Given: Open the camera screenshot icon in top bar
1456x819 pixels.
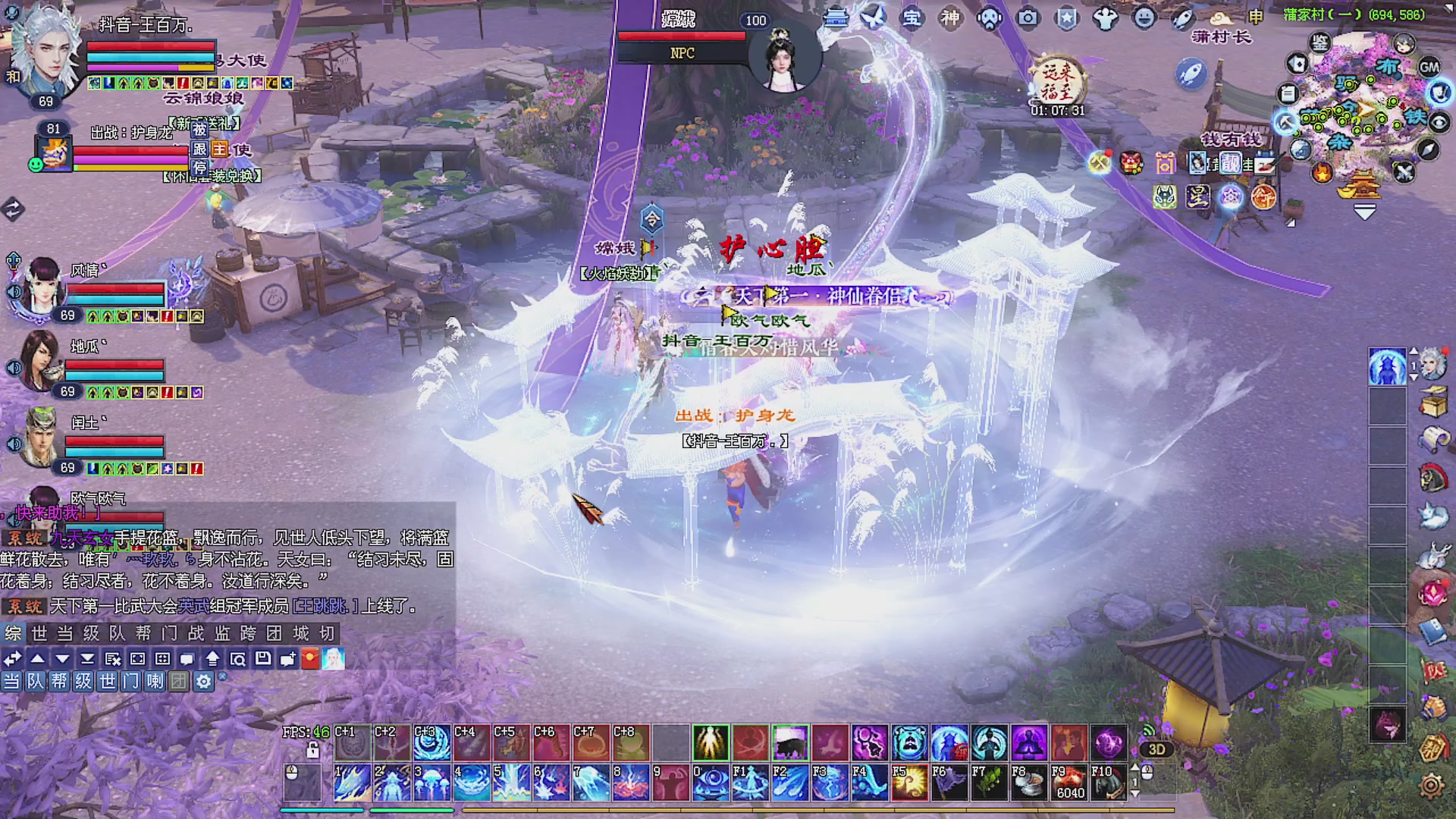Looking at the screenshot, I should pyautogui.click(x=1028, y=17).
